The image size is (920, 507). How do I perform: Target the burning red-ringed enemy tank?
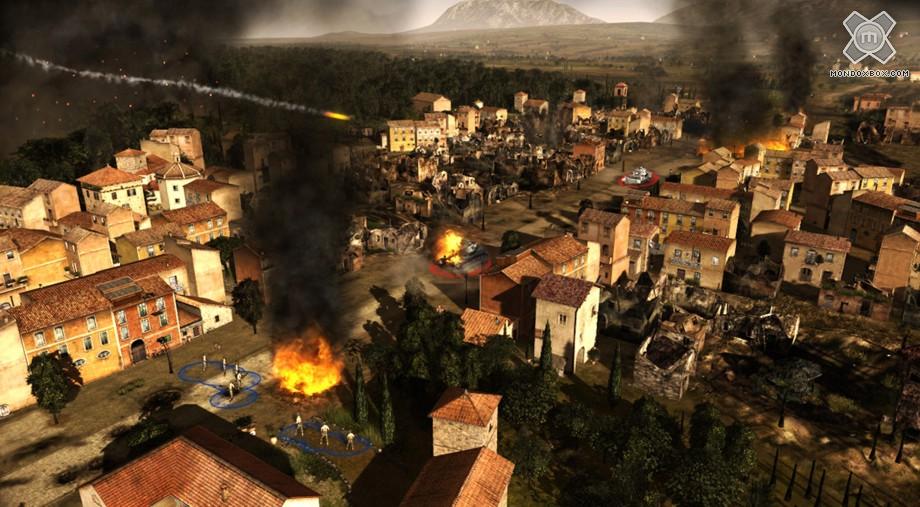click(x=456, y=253)
